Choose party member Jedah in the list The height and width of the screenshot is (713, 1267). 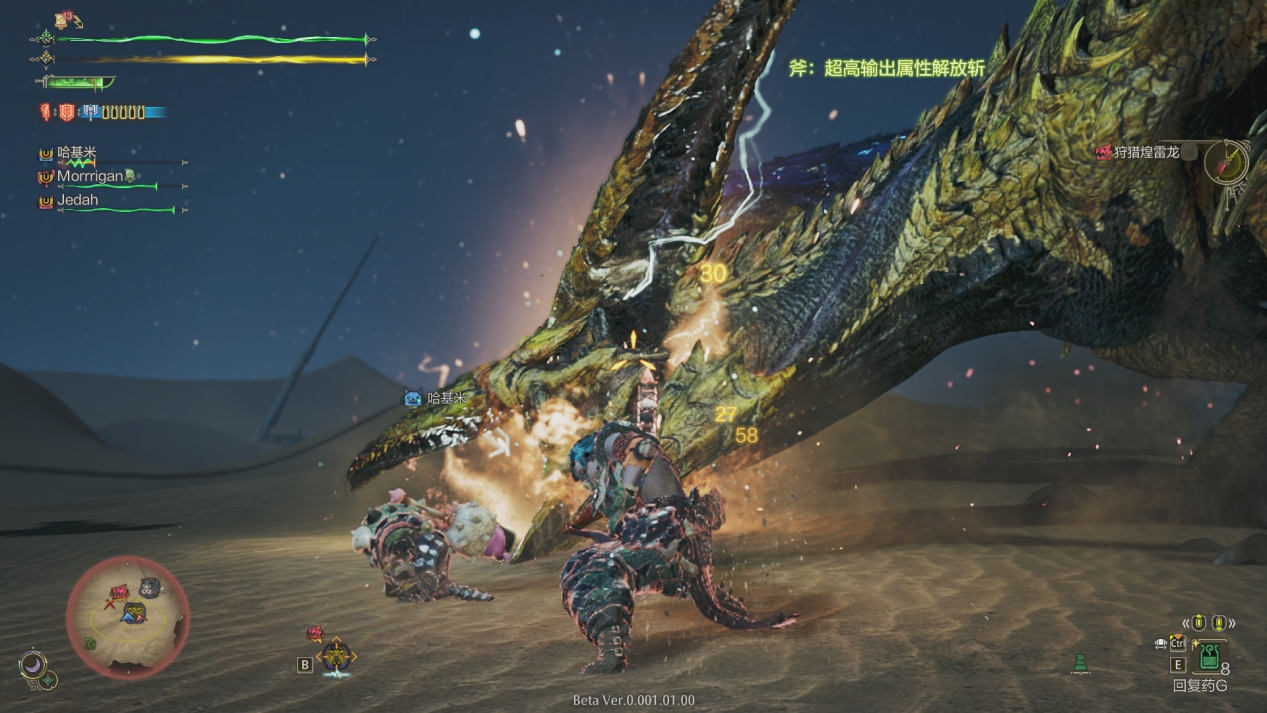tap(77, 200)
